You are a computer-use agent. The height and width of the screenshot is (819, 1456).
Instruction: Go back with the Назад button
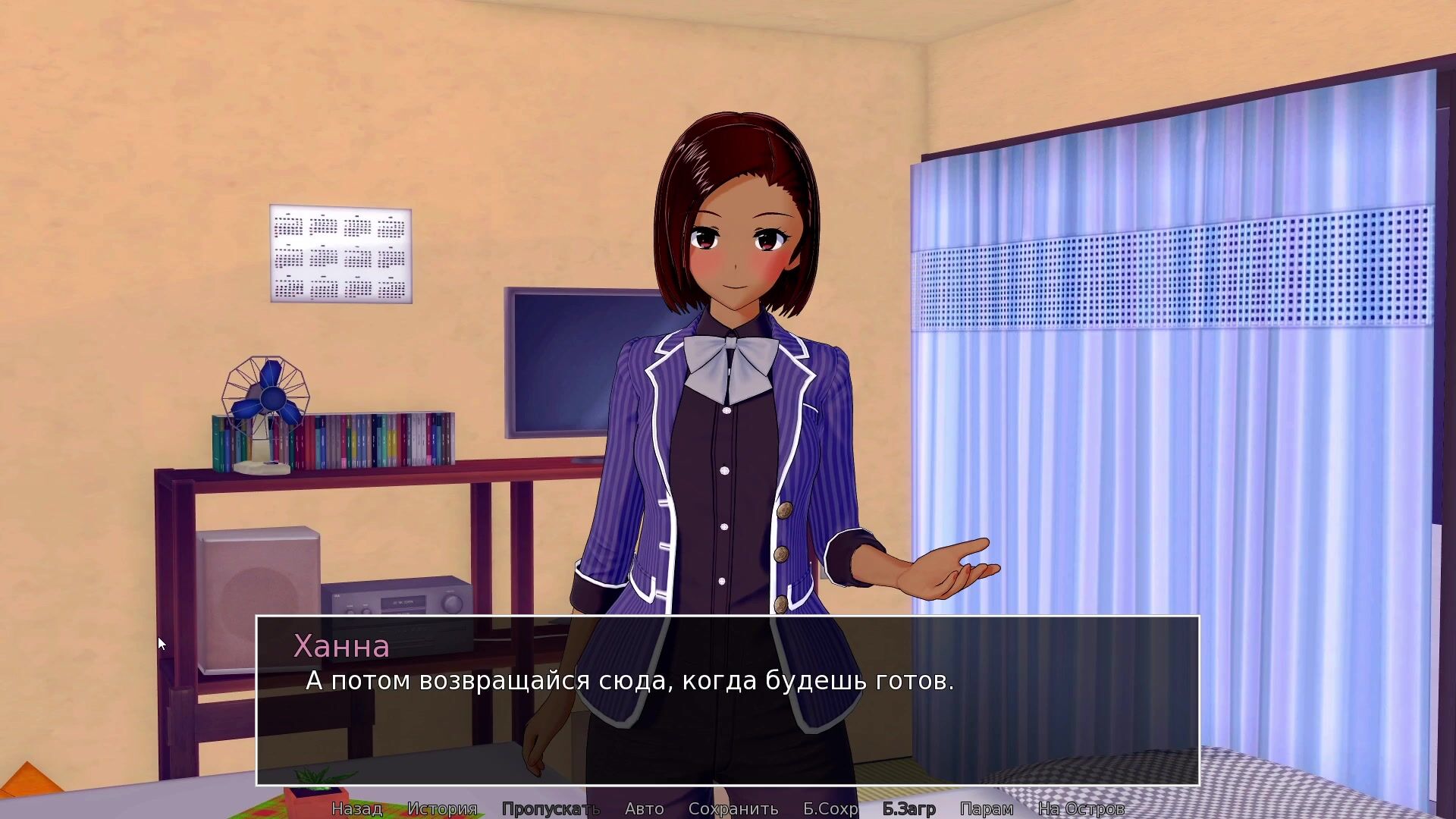(x=356, y=809)
